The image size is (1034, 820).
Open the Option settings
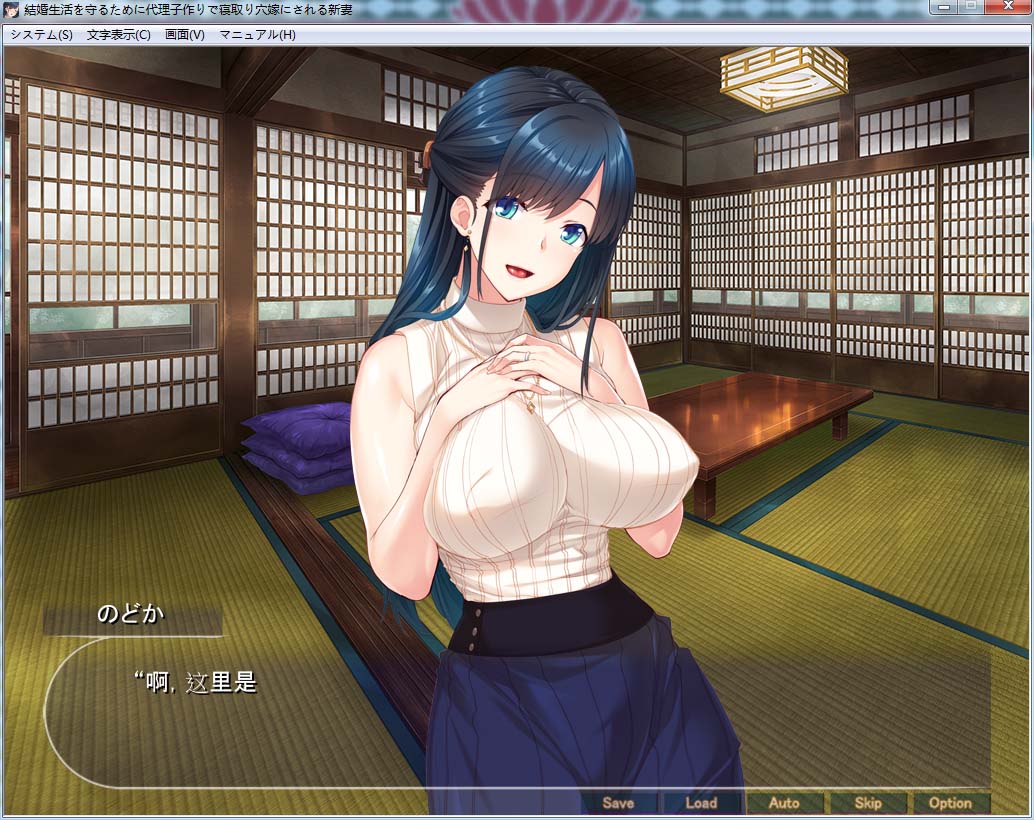pos(950,803)
